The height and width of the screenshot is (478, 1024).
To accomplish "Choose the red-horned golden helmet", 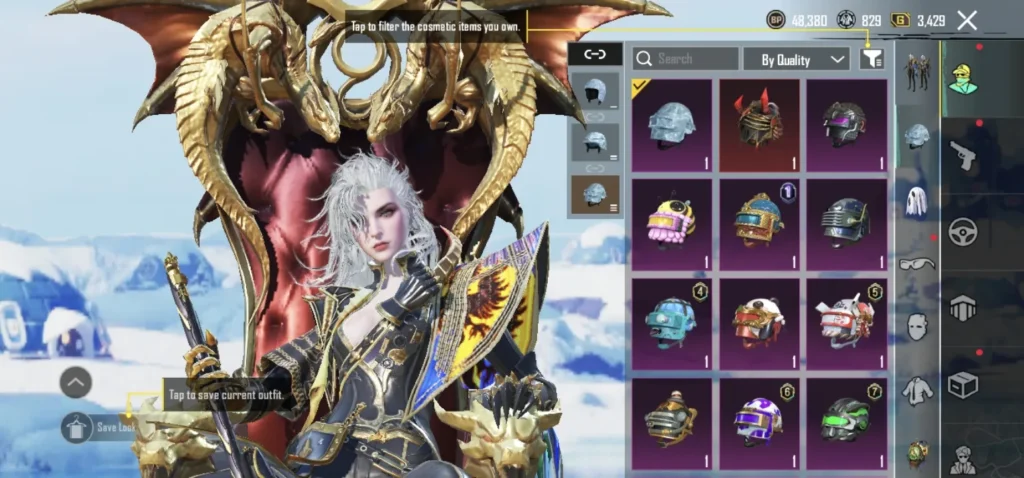I will tap(759, 125).
